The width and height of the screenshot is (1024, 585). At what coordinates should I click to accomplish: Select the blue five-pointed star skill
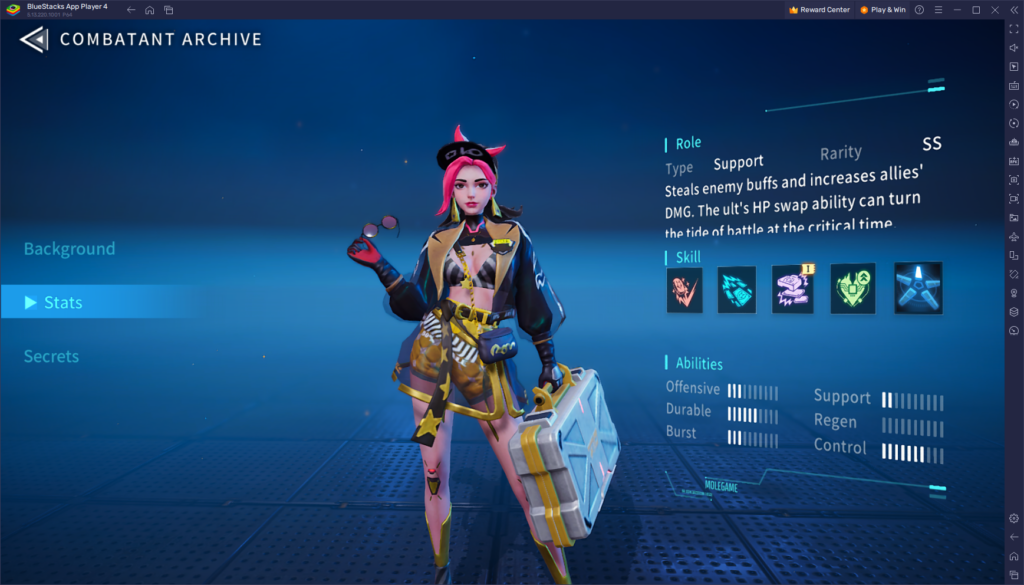pos(918,289)
